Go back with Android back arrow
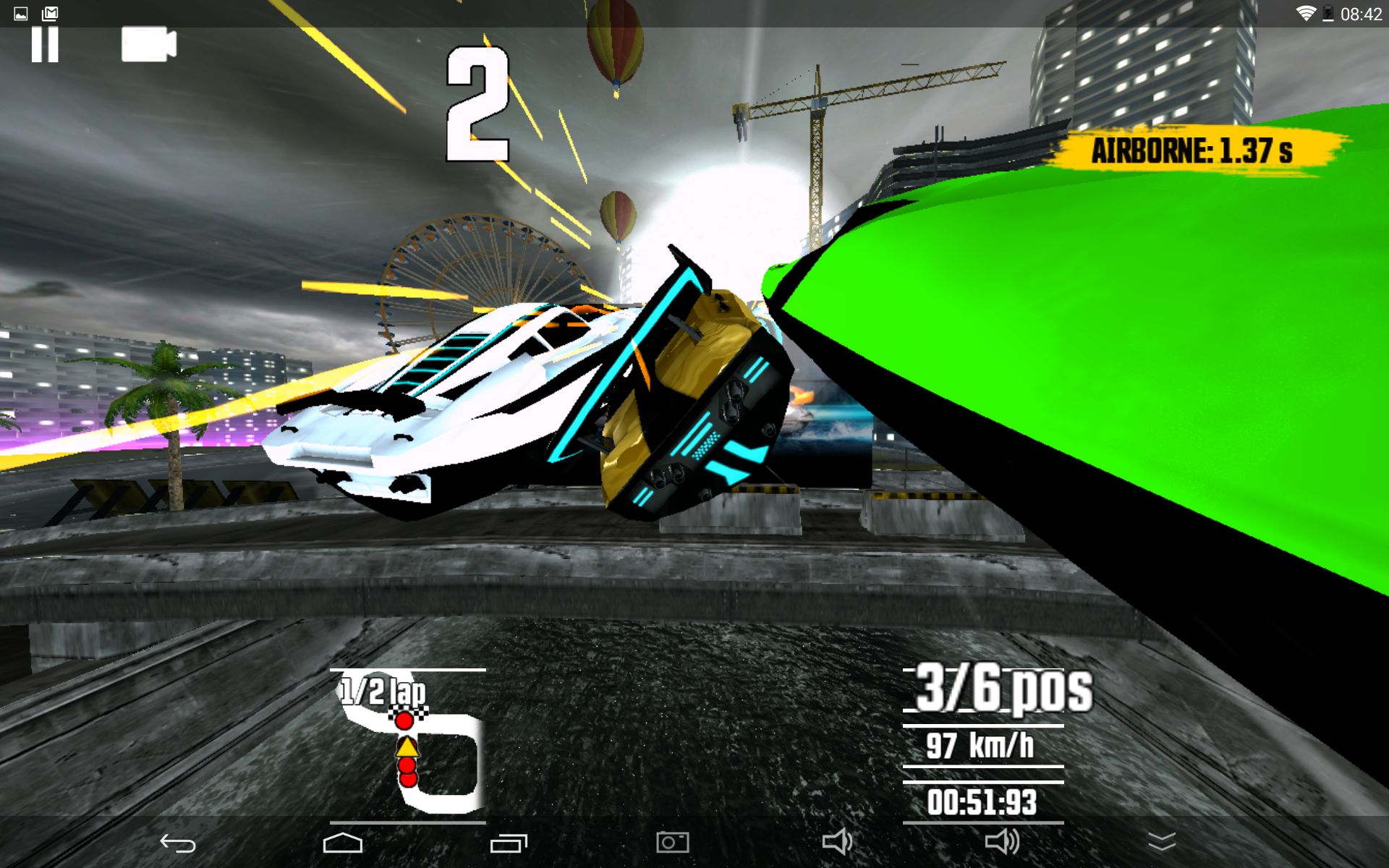This screenshot has height=868, width=1389. click(178, 843)
